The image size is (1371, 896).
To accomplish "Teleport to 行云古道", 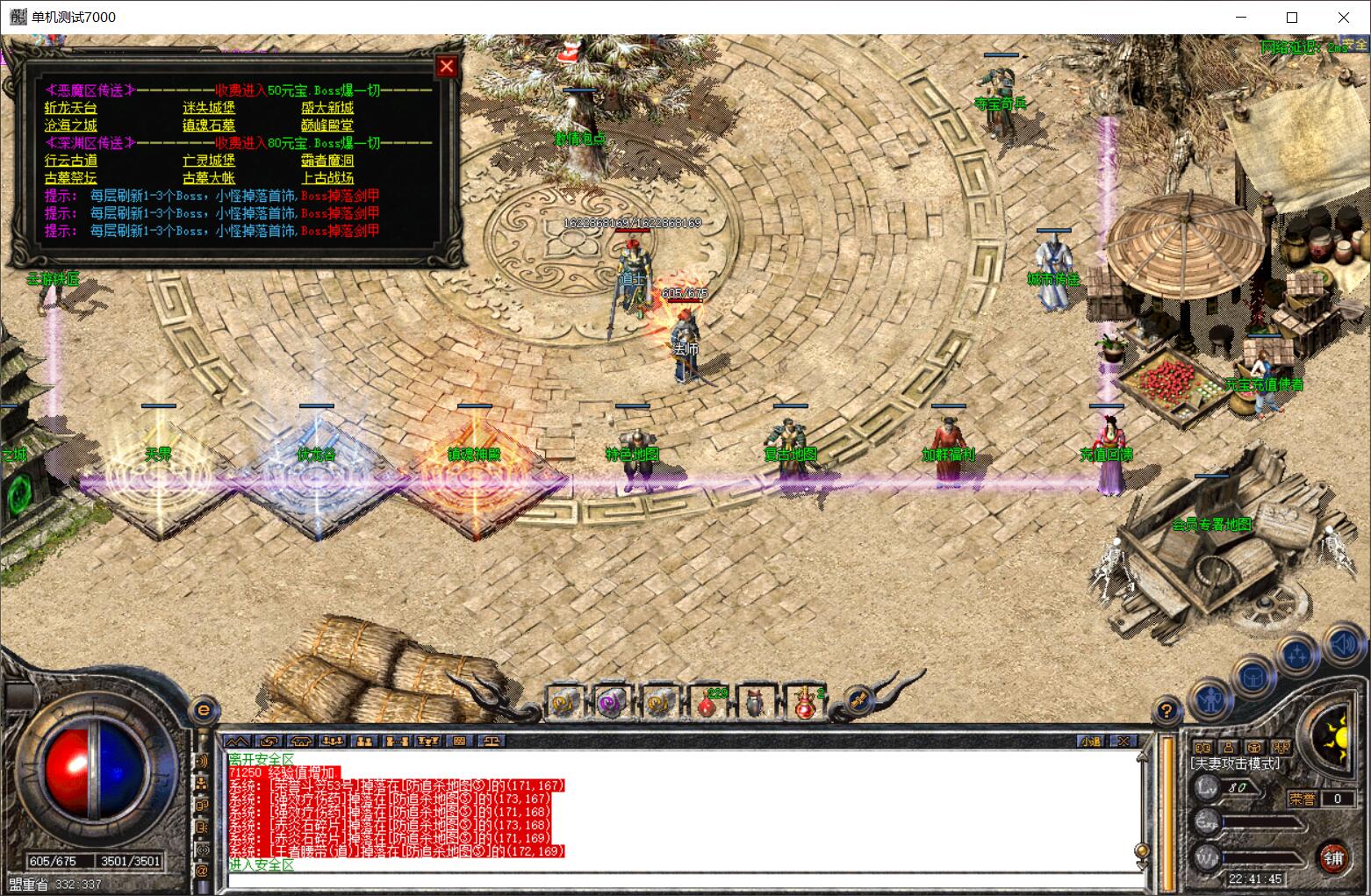I will (71, 161).
